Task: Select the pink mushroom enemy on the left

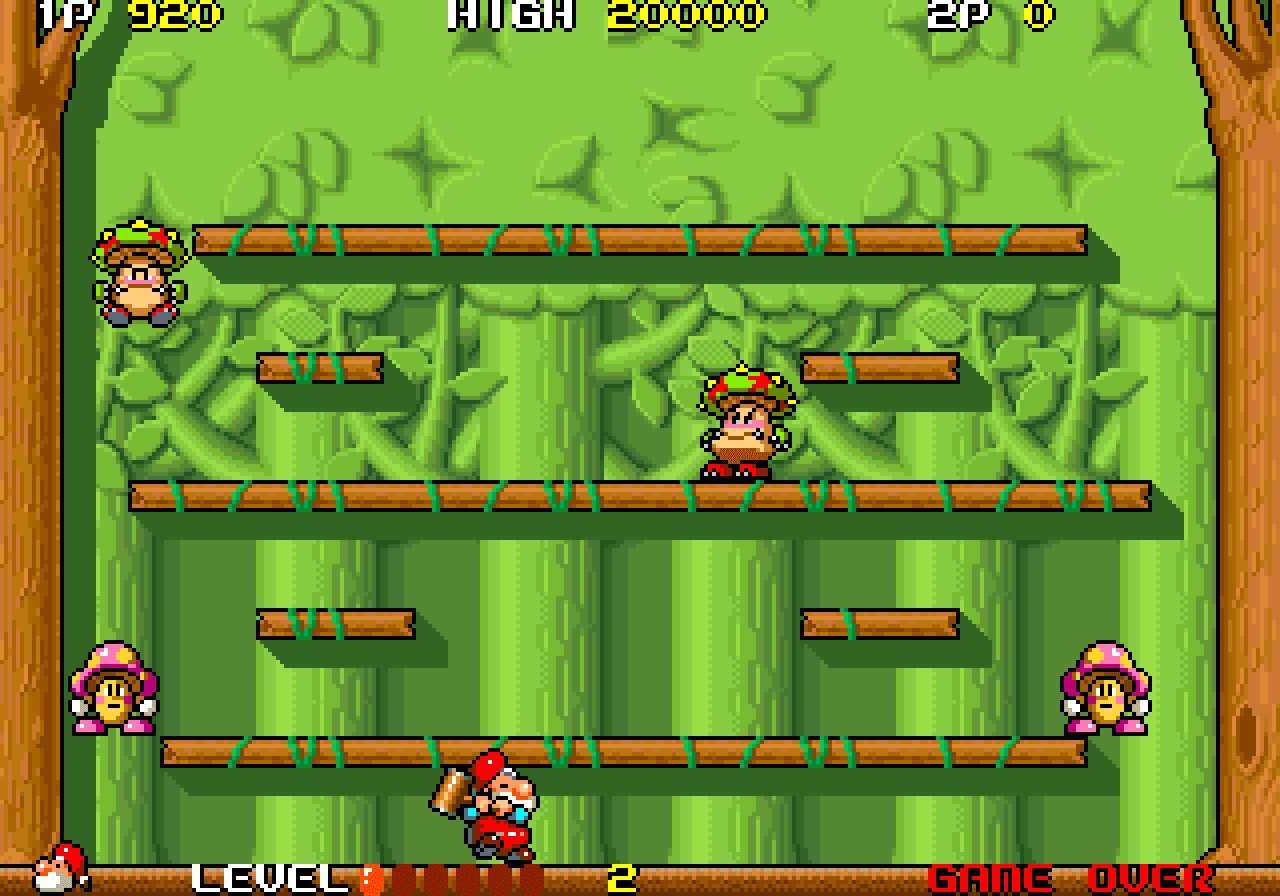Action: pos(112,692)
